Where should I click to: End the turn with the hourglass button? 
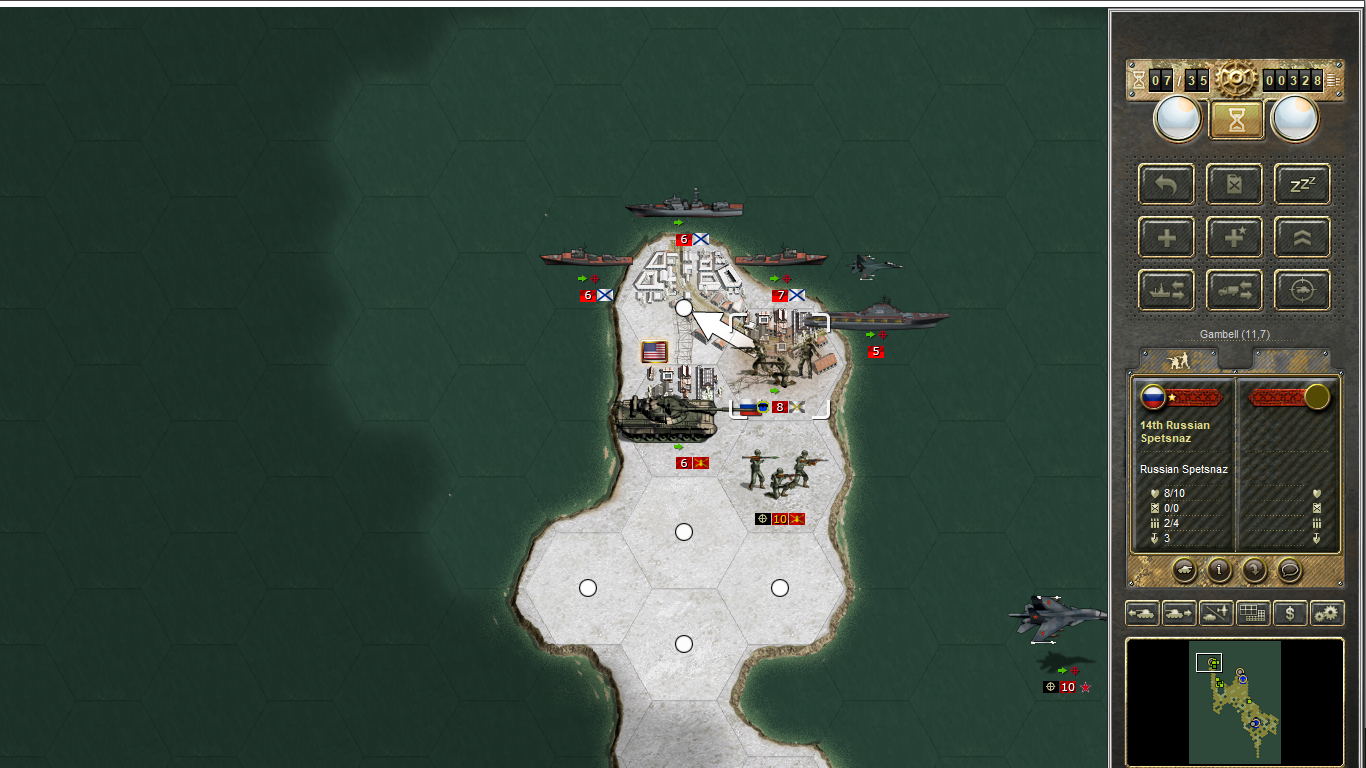pos(1237,120)
